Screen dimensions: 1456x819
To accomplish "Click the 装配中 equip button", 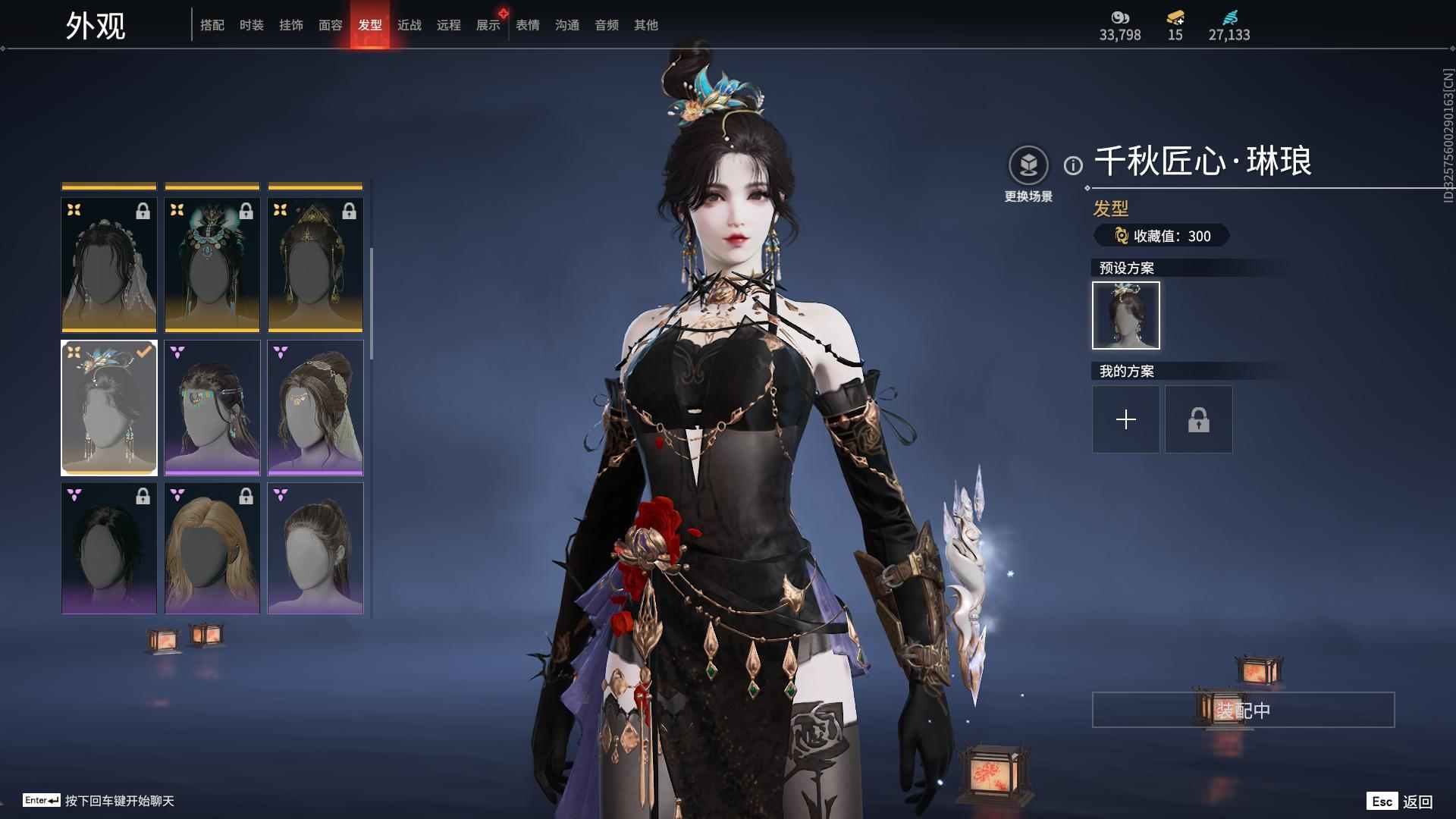I will (x=1243, y=711).
